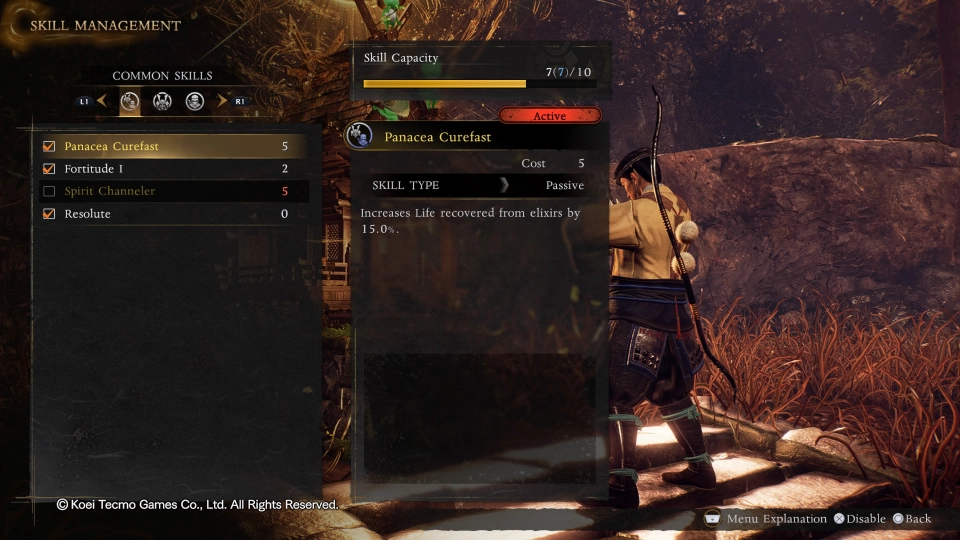Click the left arrow for previous skill category

[103, 101]
